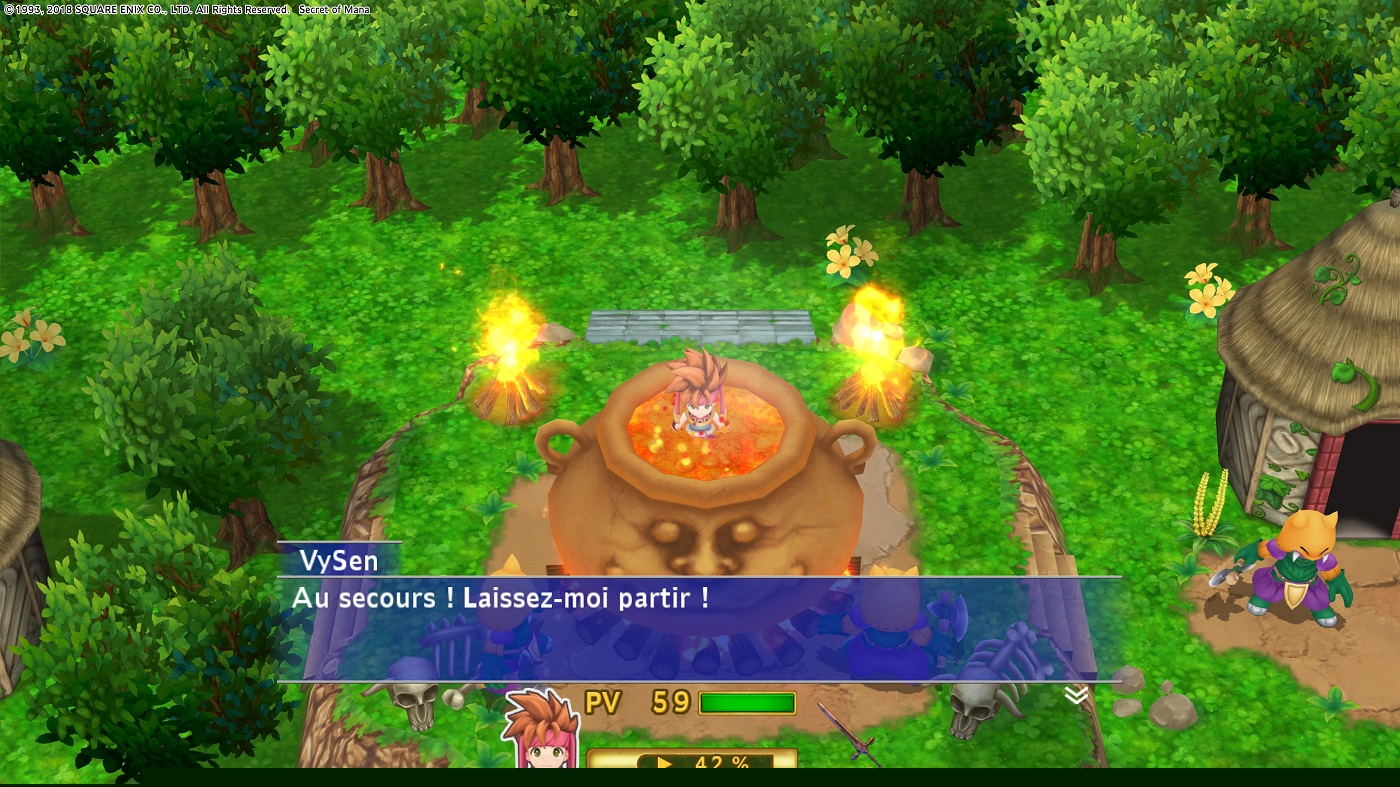Screen dimensions: 1400x787
Task: Click the green health bar
Action: [750, 701]
